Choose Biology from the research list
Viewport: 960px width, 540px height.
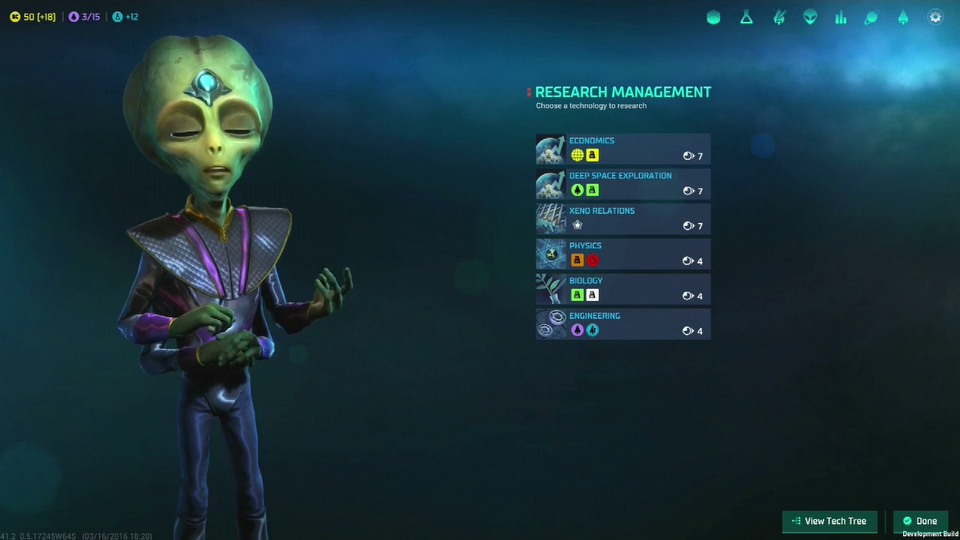[x=623, y=289]
